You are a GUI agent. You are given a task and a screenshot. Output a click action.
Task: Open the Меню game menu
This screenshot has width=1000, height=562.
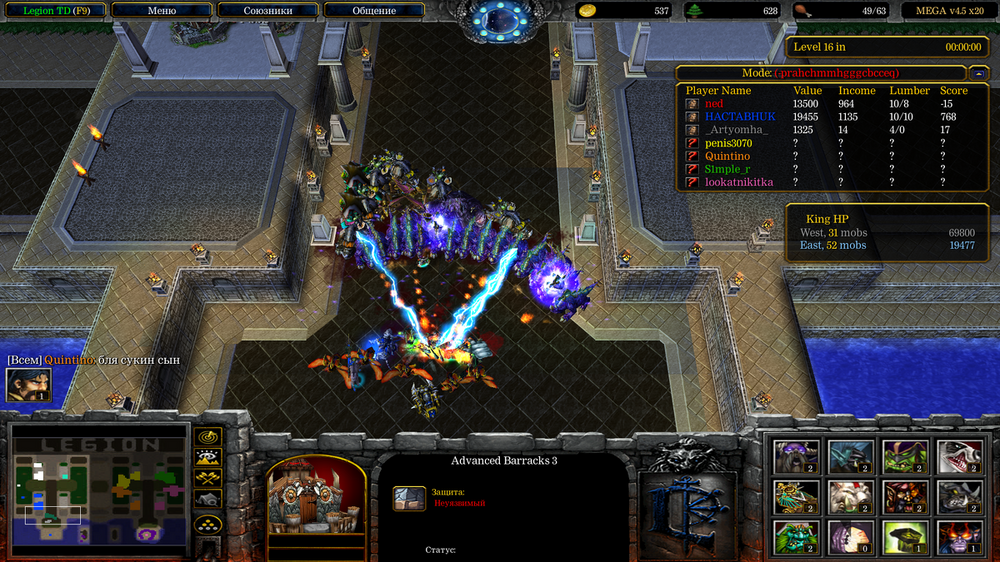click(x=162, y=11)
